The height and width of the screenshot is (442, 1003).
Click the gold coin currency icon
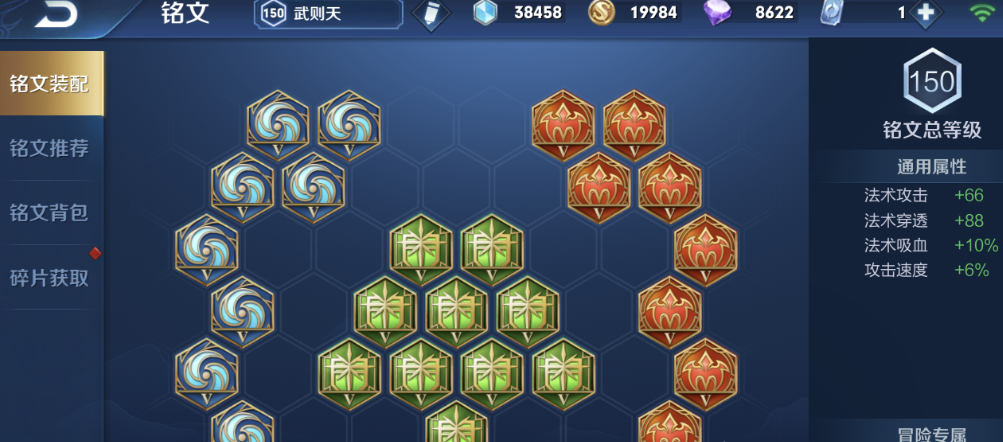[x=601, y=13]
